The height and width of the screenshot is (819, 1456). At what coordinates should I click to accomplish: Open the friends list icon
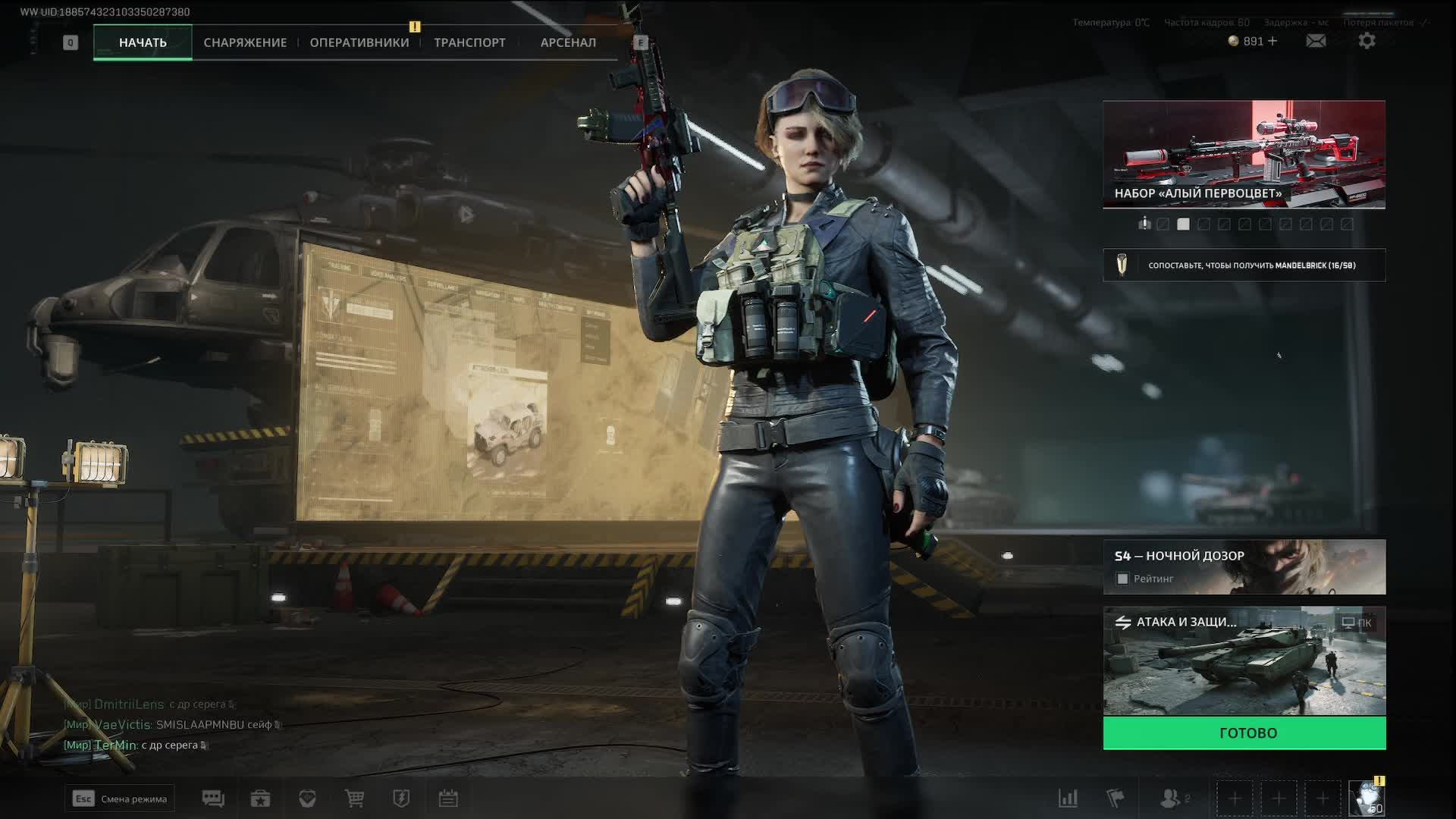point(1172,799)
